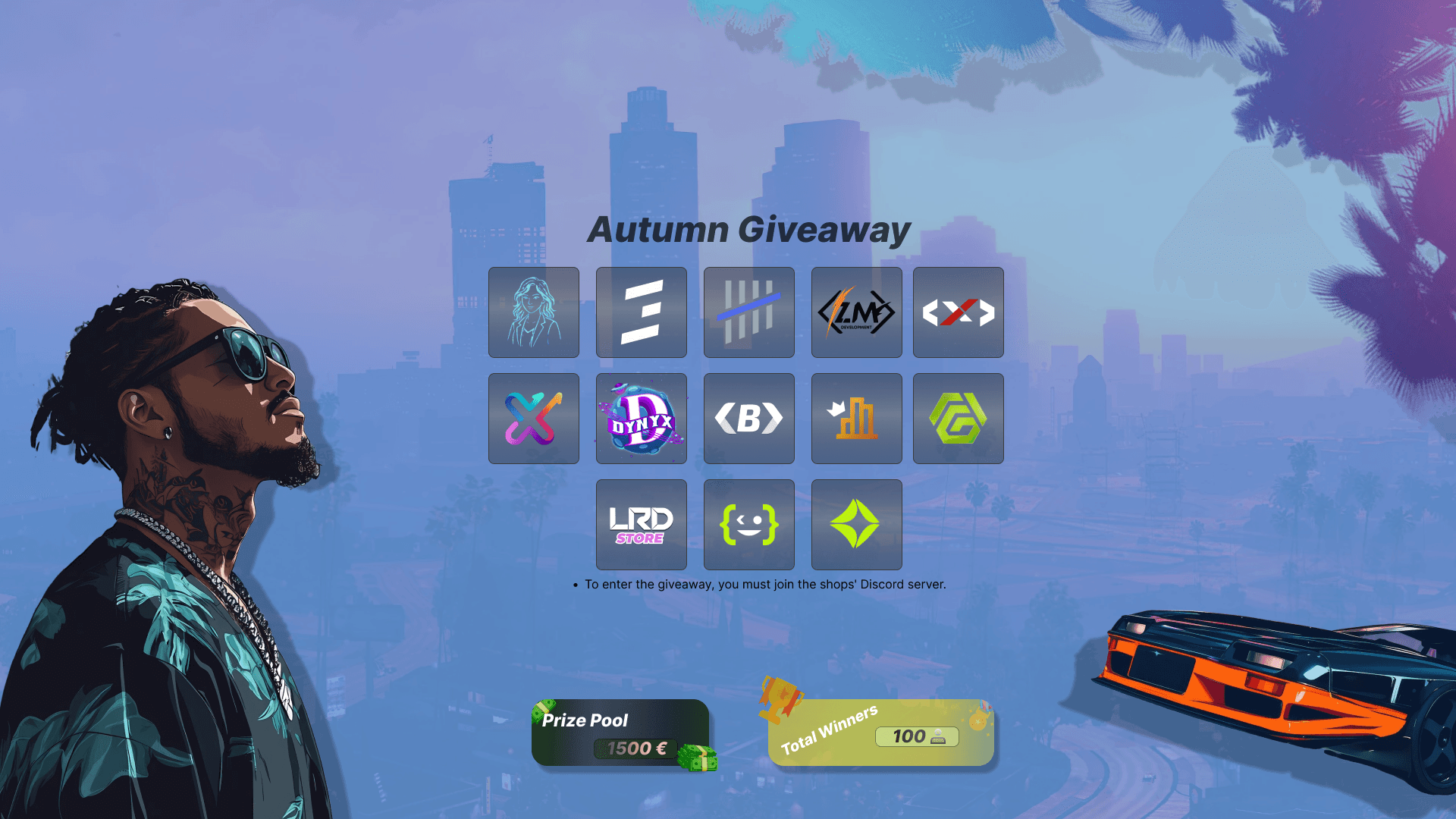The image size is (1456, 819).
Task: Select the white slanted E logo tile
Action: tap(642, 312)
